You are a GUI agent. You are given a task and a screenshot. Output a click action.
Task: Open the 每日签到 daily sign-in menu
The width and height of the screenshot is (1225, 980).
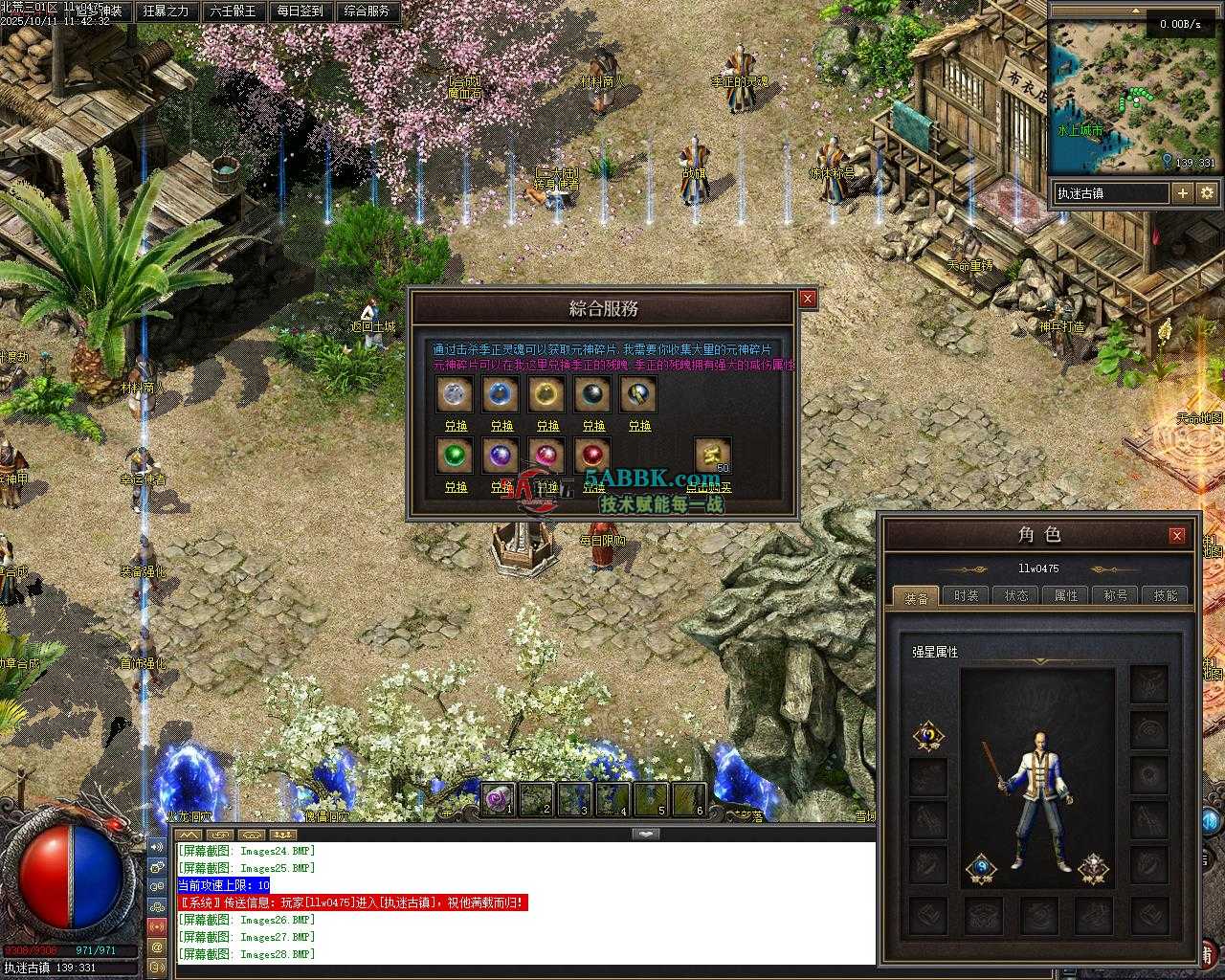tap(300, 11)
